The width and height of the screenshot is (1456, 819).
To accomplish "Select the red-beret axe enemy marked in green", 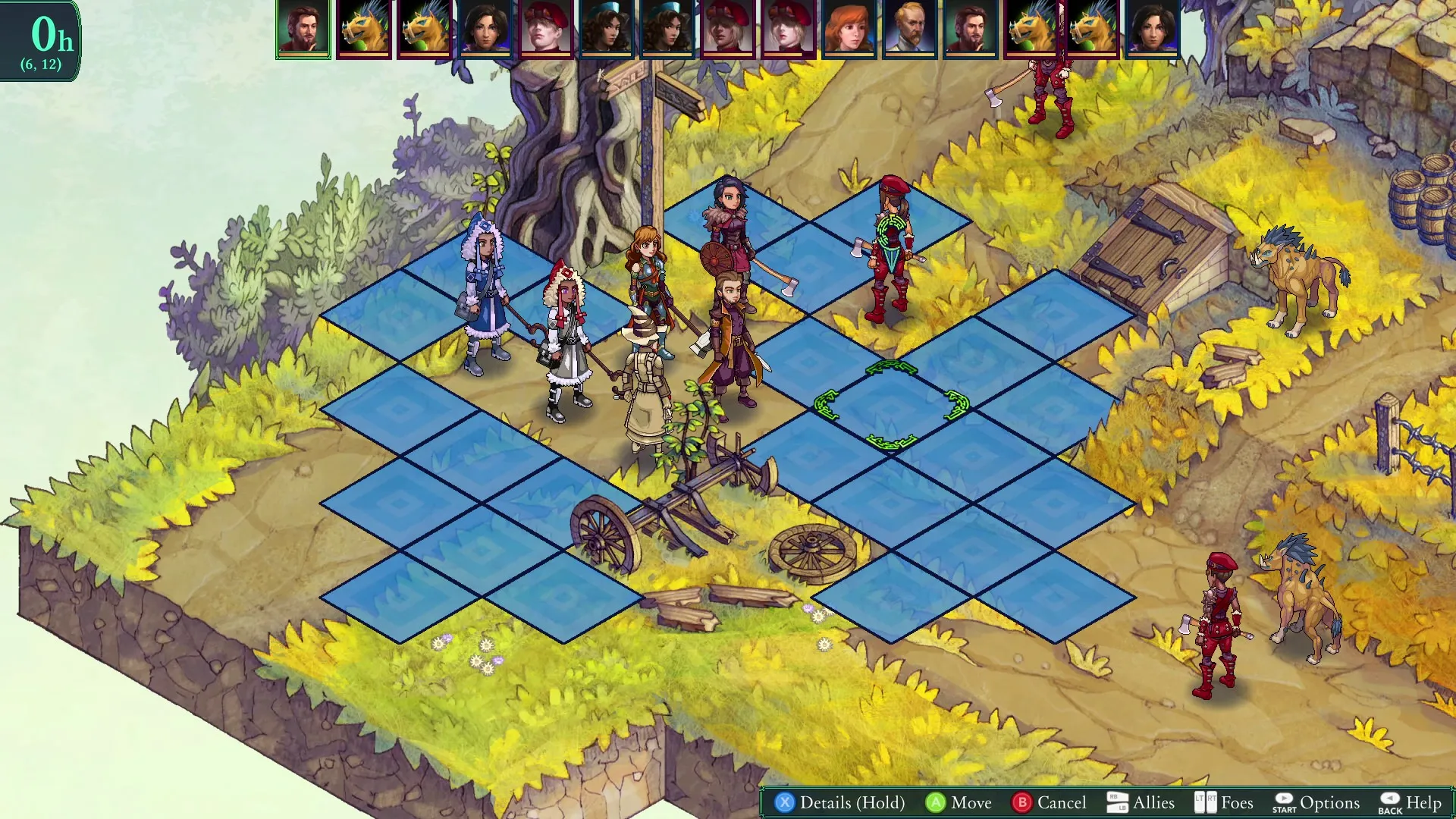I will pyautogui.click(x=889, y=250).
